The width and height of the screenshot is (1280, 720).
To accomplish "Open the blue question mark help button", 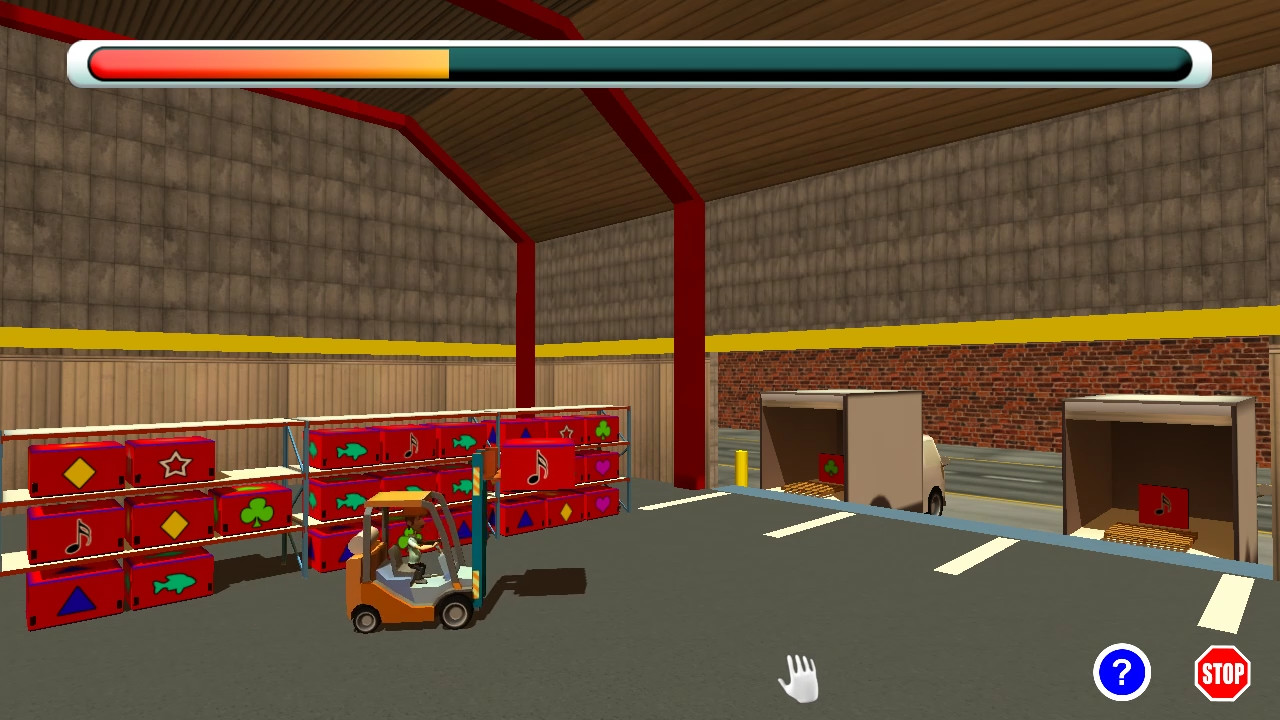I will click(x=1121, y=673).
